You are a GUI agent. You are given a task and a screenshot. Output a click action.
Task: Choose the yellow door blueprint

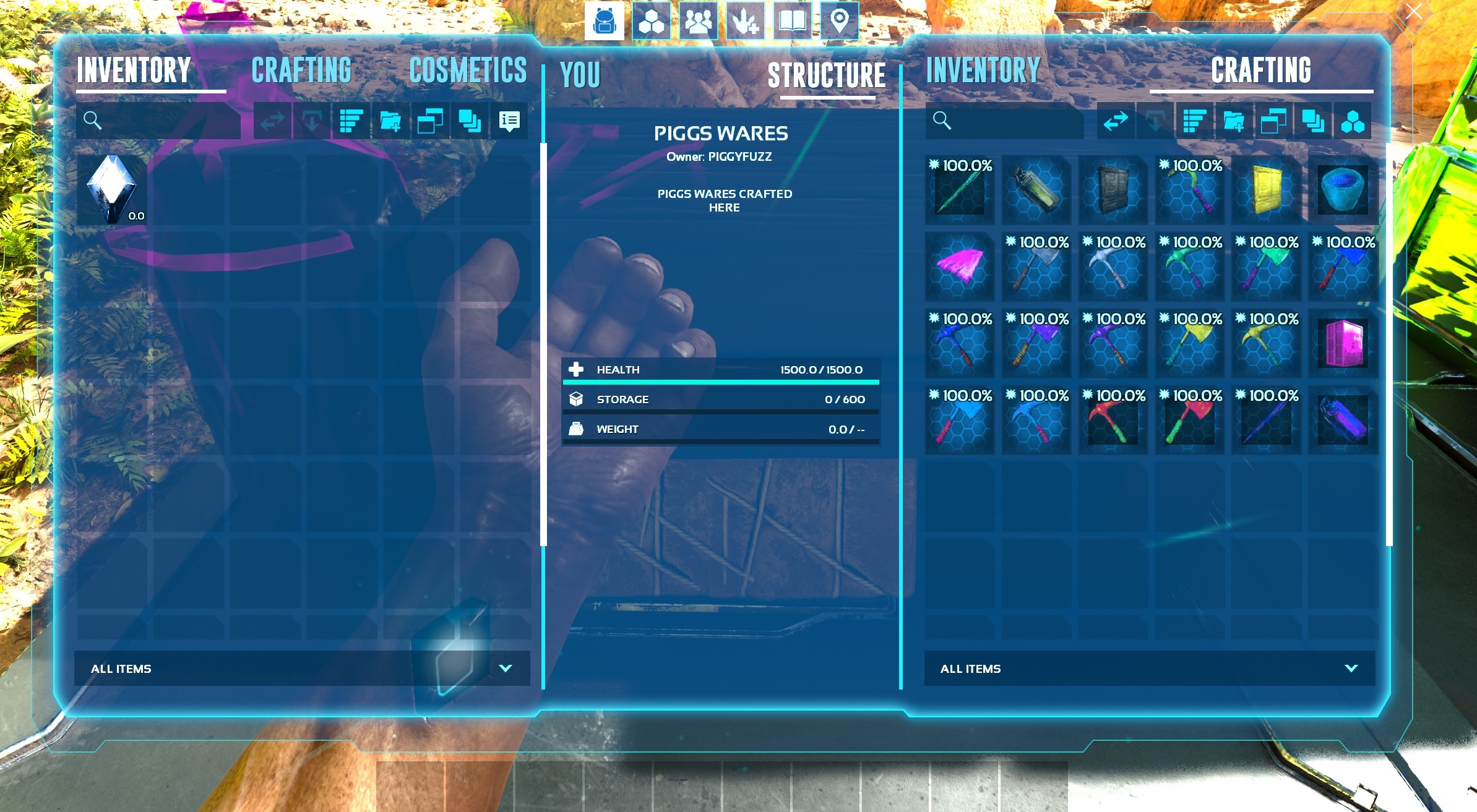[x=1266, y=190]
